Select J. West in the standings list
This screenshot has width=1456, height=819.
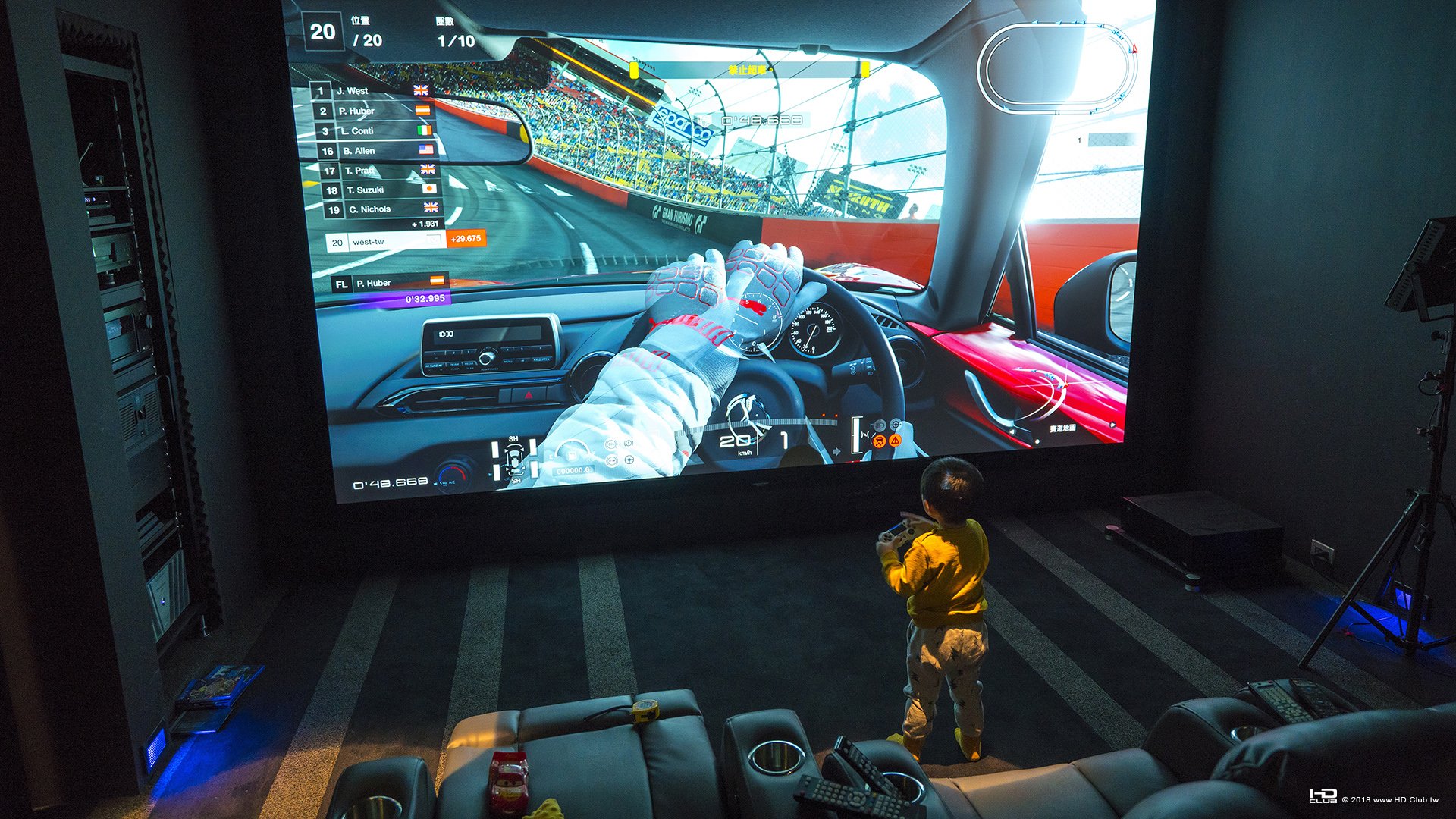(370, 91)
